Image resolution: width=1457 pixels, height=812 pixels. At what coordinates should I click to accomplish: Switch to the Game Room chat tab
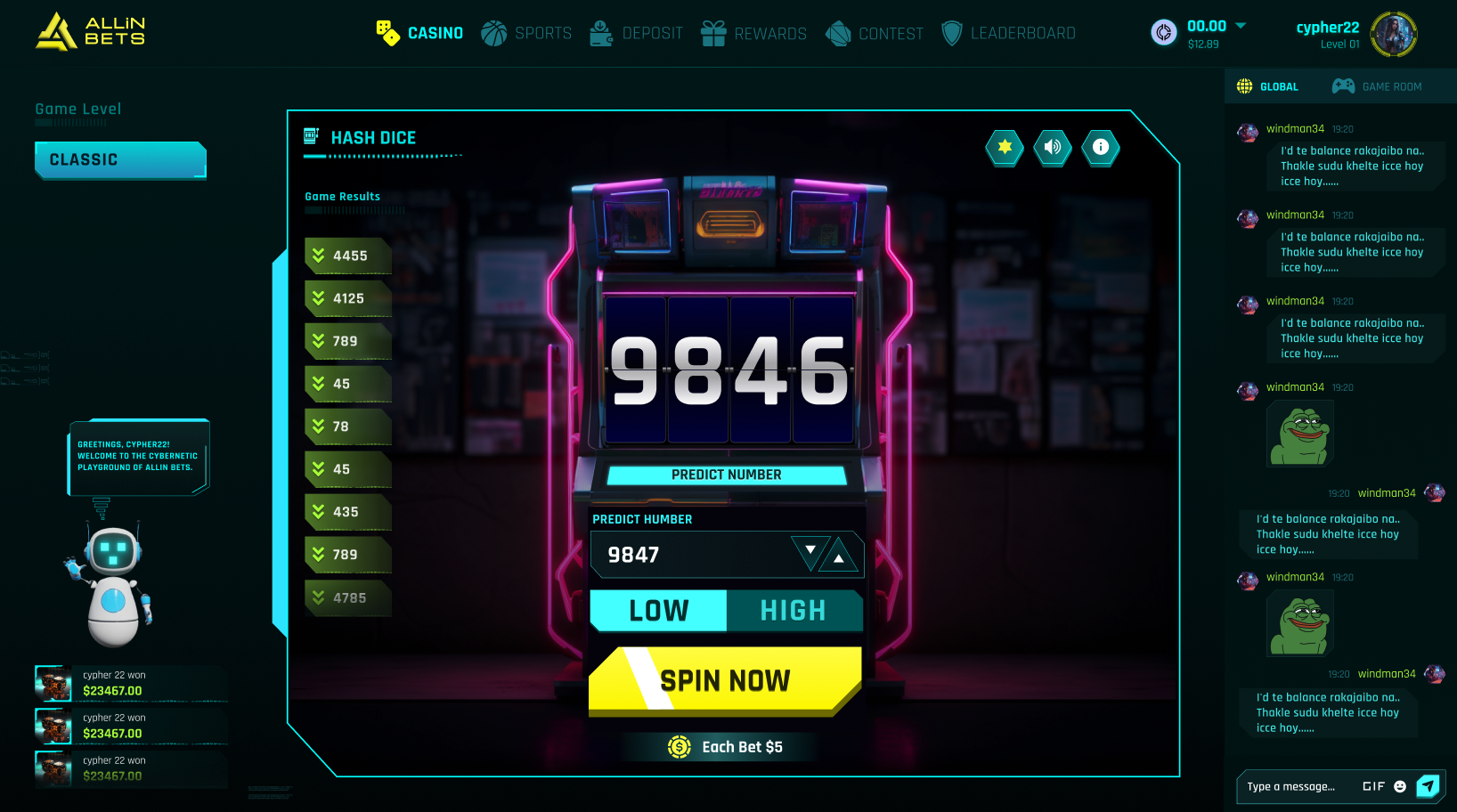[x=1377, y=86]
